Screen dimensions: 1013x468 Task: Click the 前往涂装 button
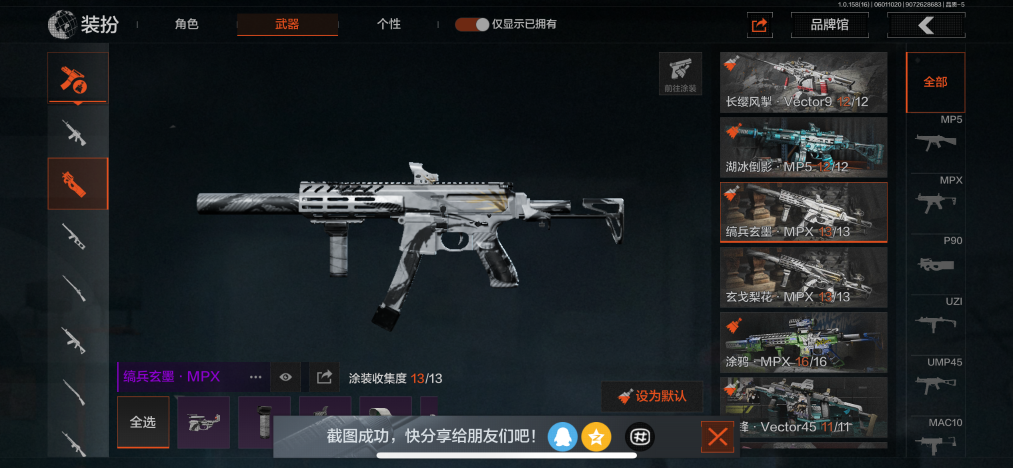[680, 74]
